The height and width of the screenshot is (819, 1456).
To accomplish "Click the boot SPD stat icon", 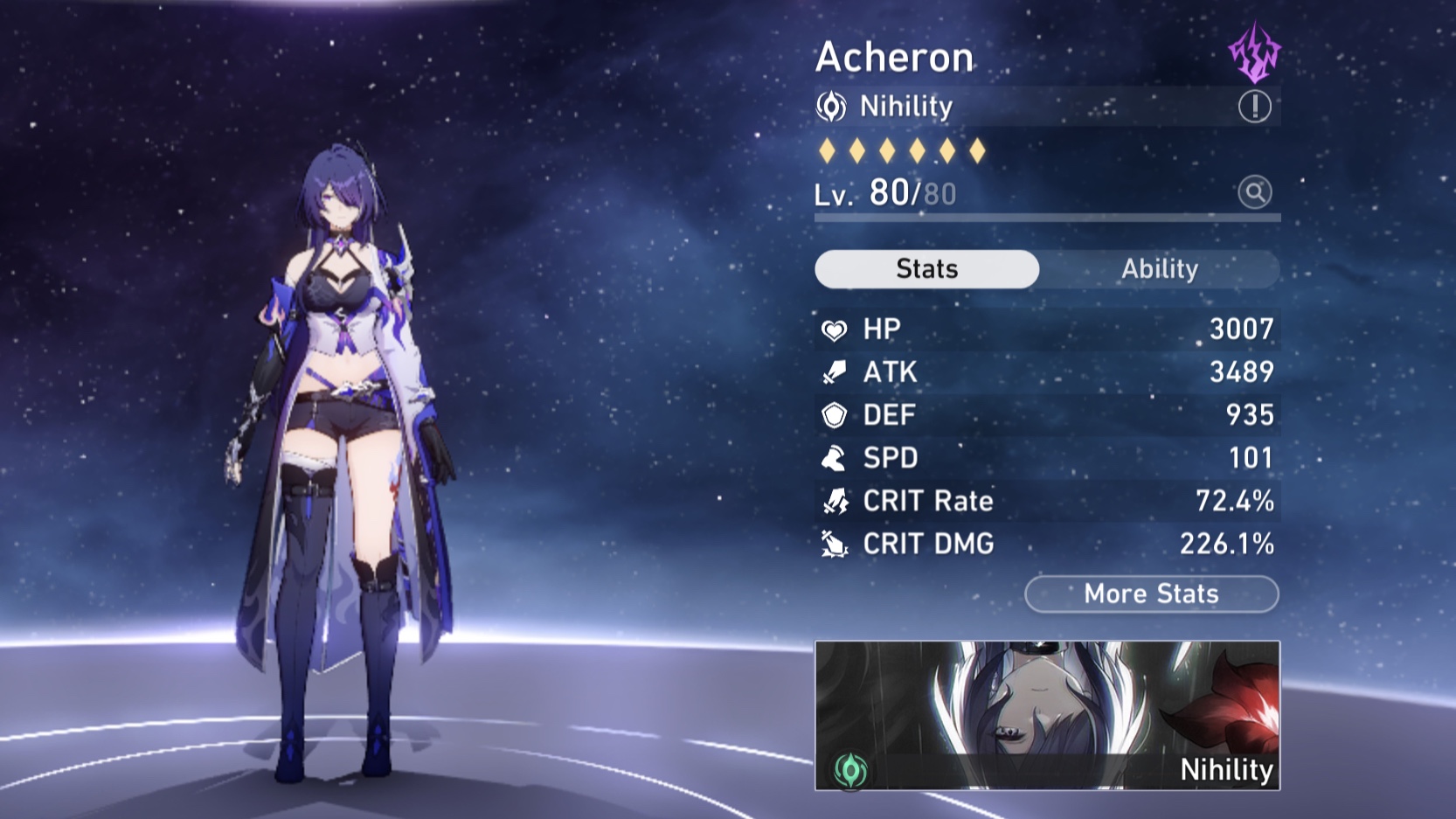I will [832, 458].
